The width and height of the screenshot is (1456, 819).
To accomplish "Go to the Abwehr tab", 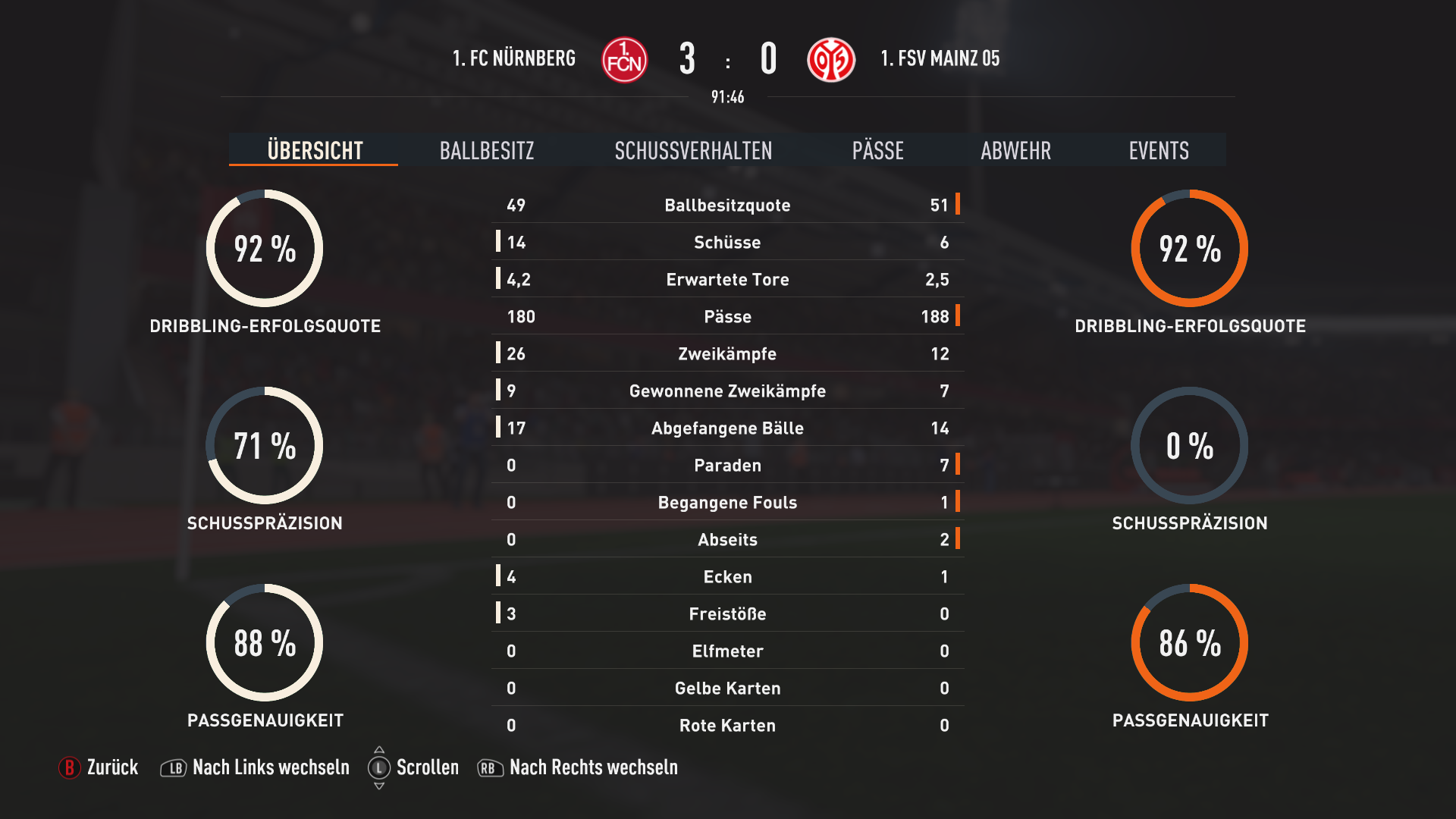I will coord(1015,150).
